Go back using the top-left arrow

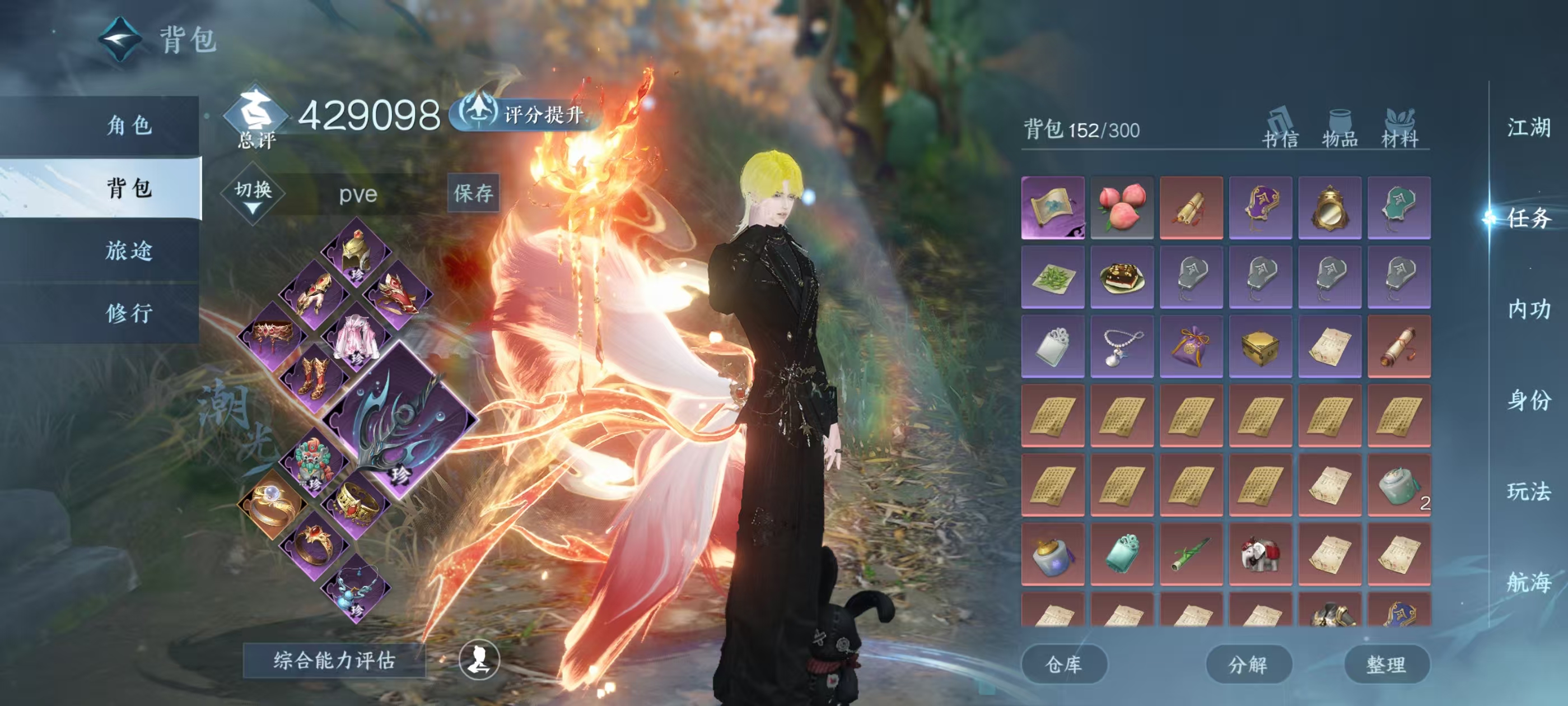tap(120, 40)
